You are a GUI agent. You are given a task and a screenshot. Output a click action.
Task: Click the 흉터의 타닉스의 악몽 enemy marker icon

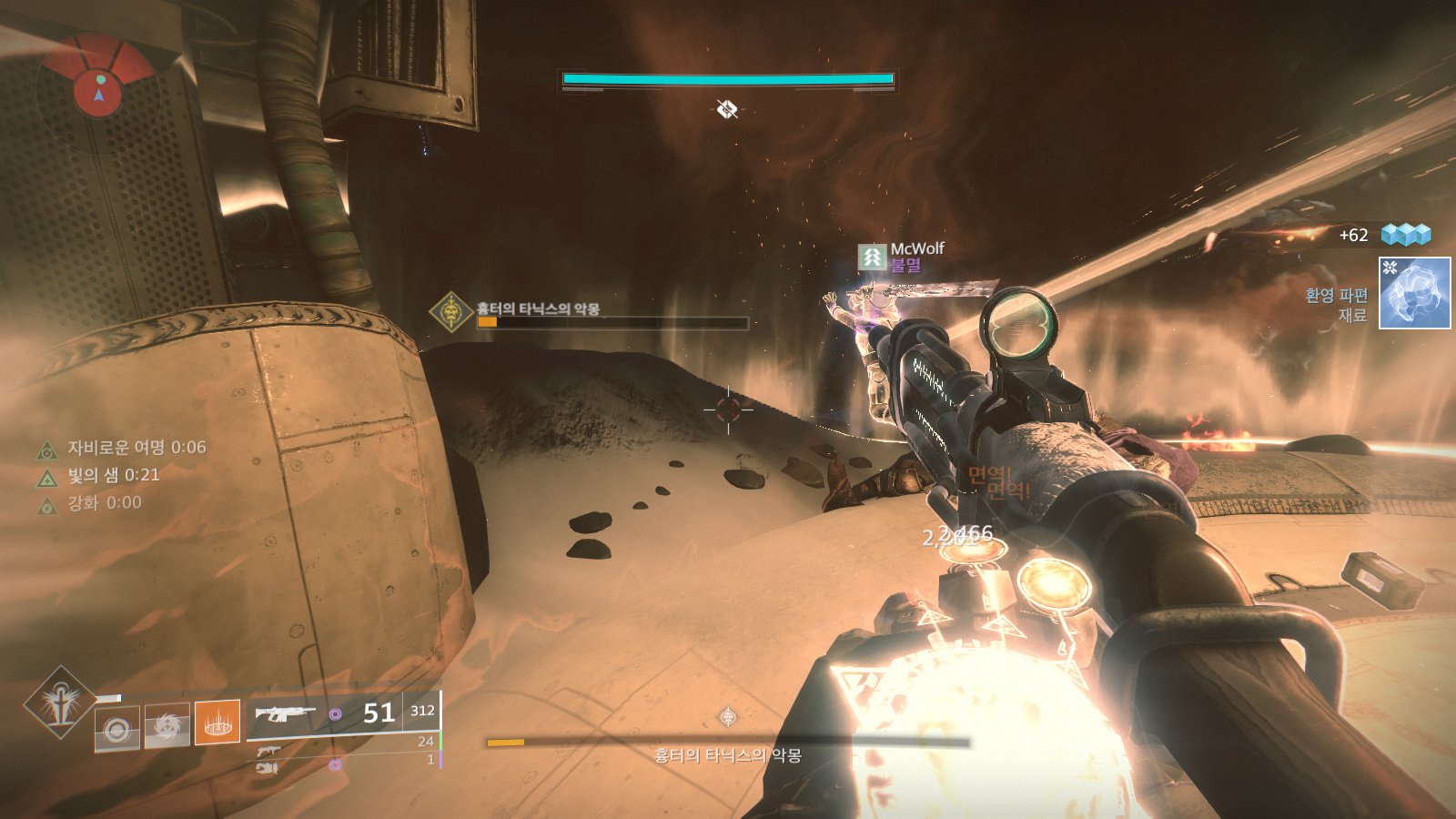coord(450,312)
